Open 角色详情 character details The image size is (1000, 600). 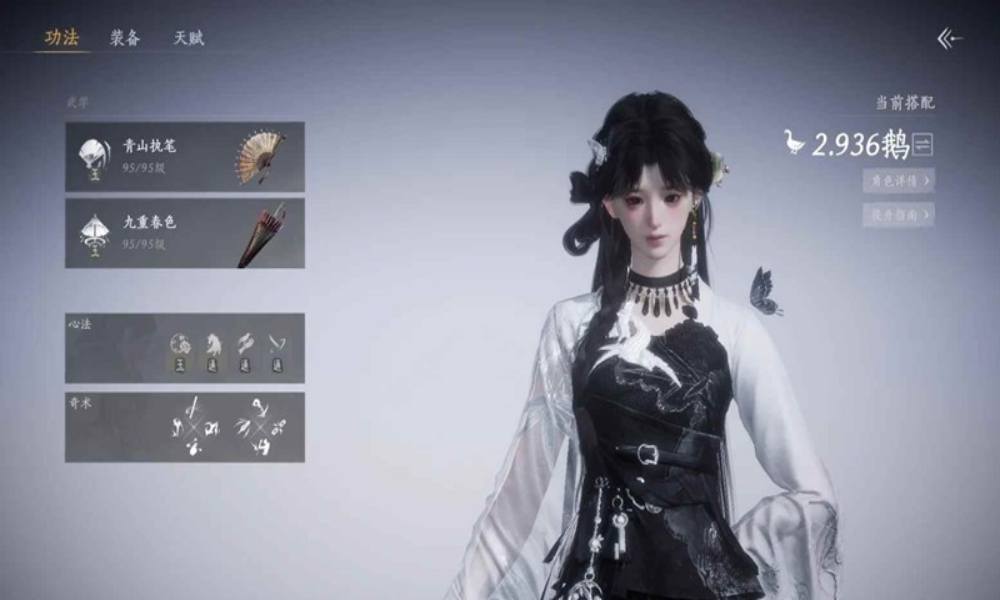(898, 181)
